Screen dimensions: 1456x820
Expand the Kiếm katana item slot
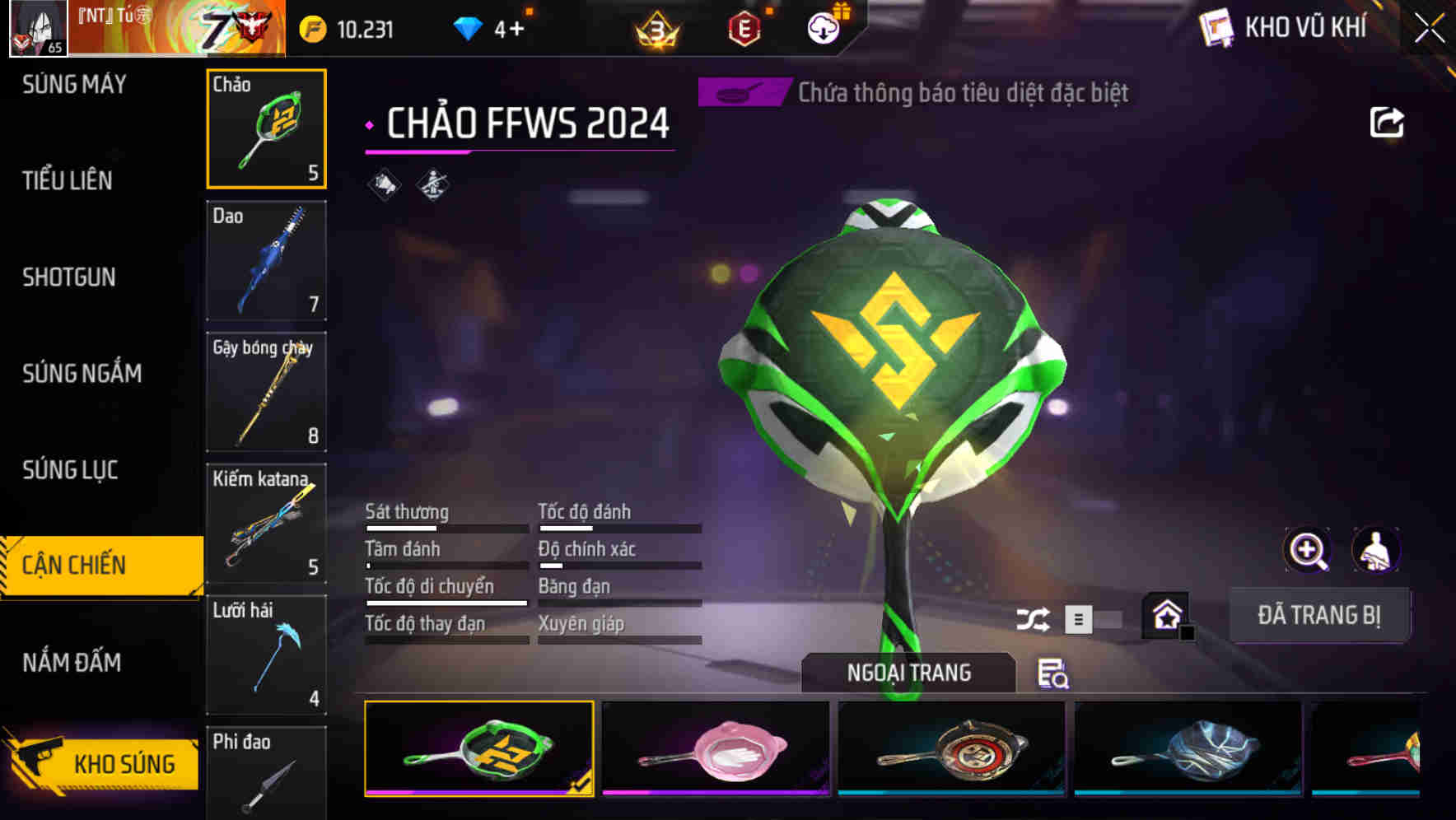[266, 524]
